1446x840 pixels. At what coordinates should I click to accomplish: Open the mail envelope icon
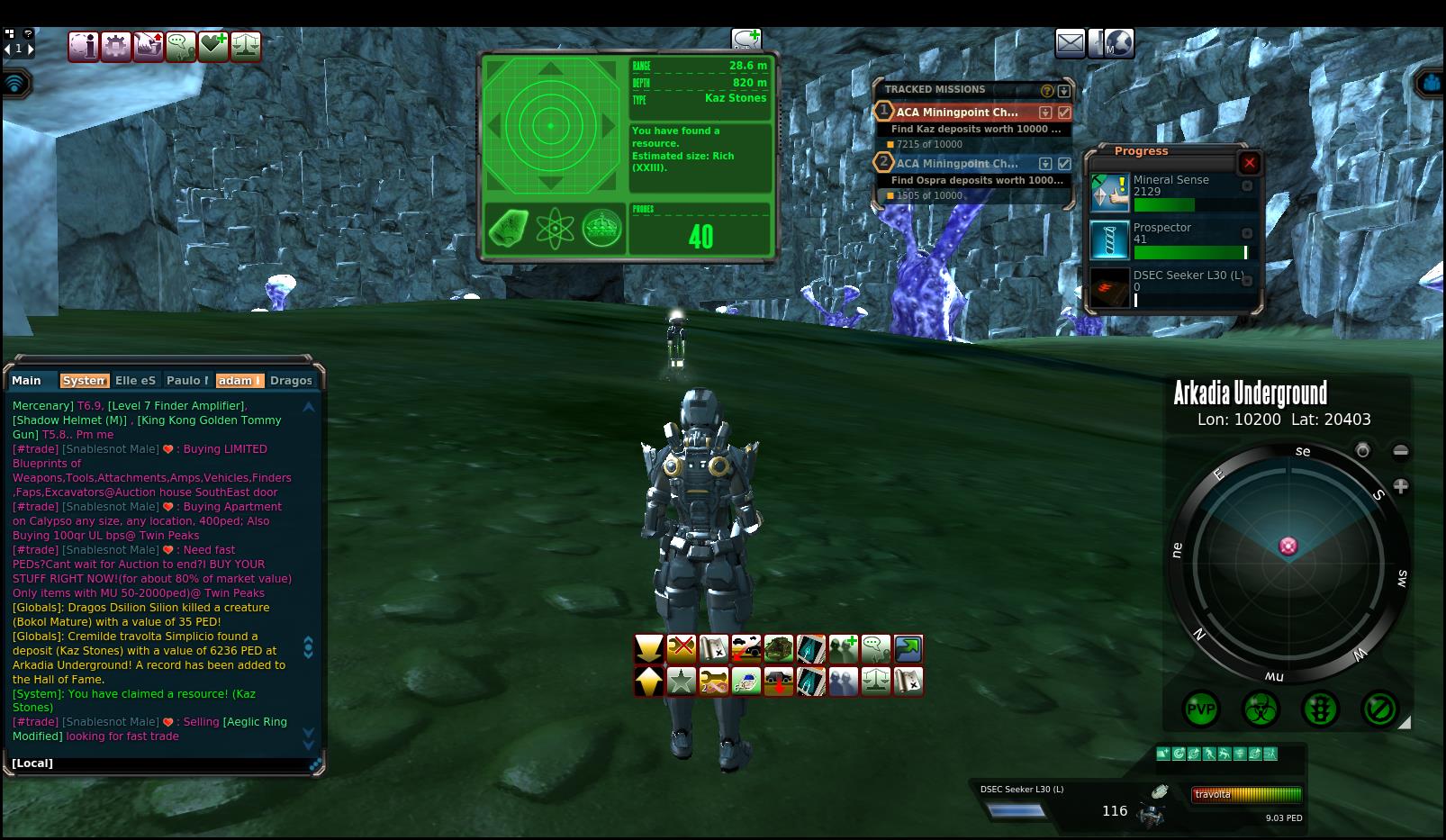(x=1070, y=43)
